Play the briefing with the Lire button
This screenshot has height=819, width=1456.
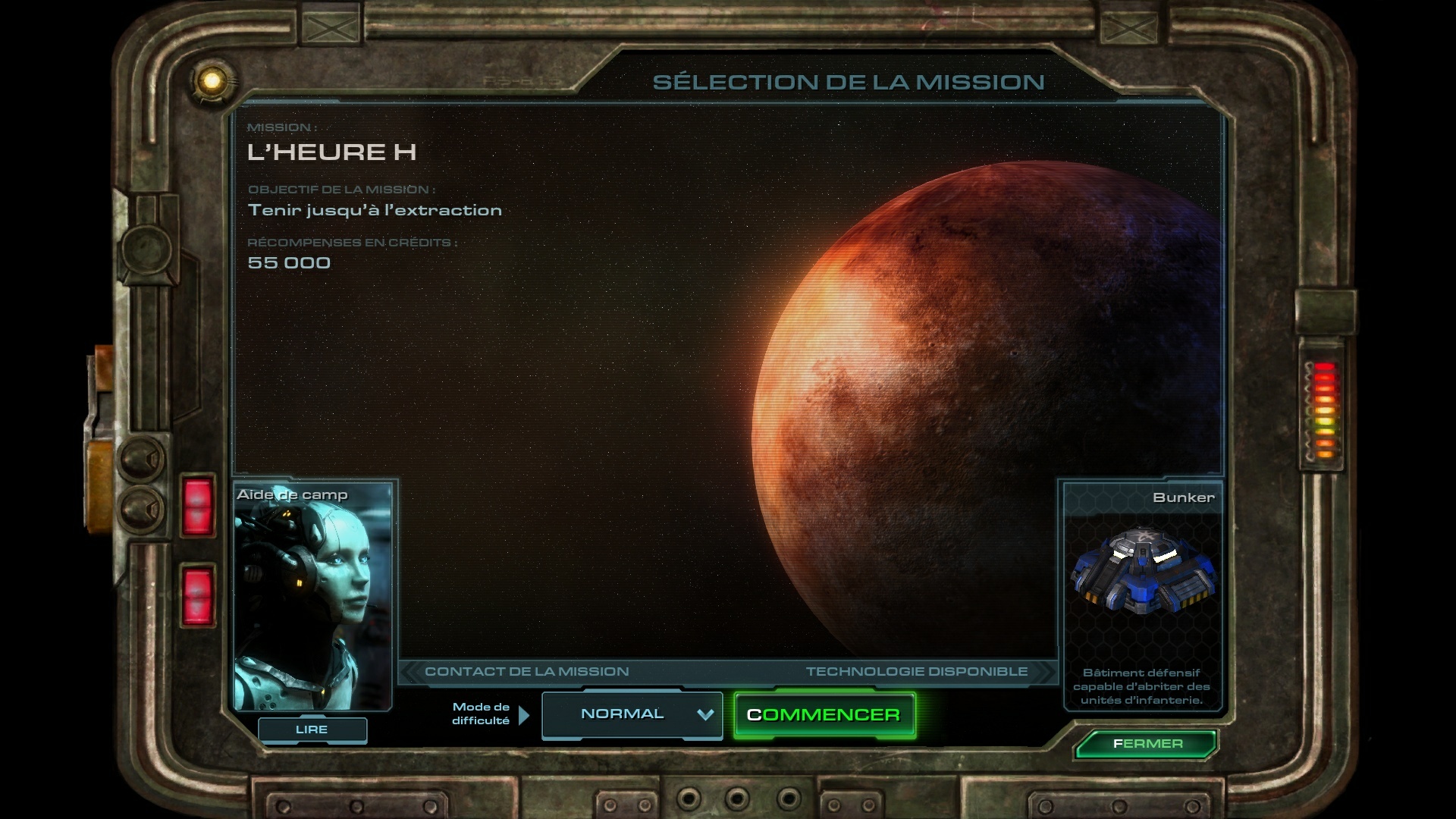tap(312, 730)
